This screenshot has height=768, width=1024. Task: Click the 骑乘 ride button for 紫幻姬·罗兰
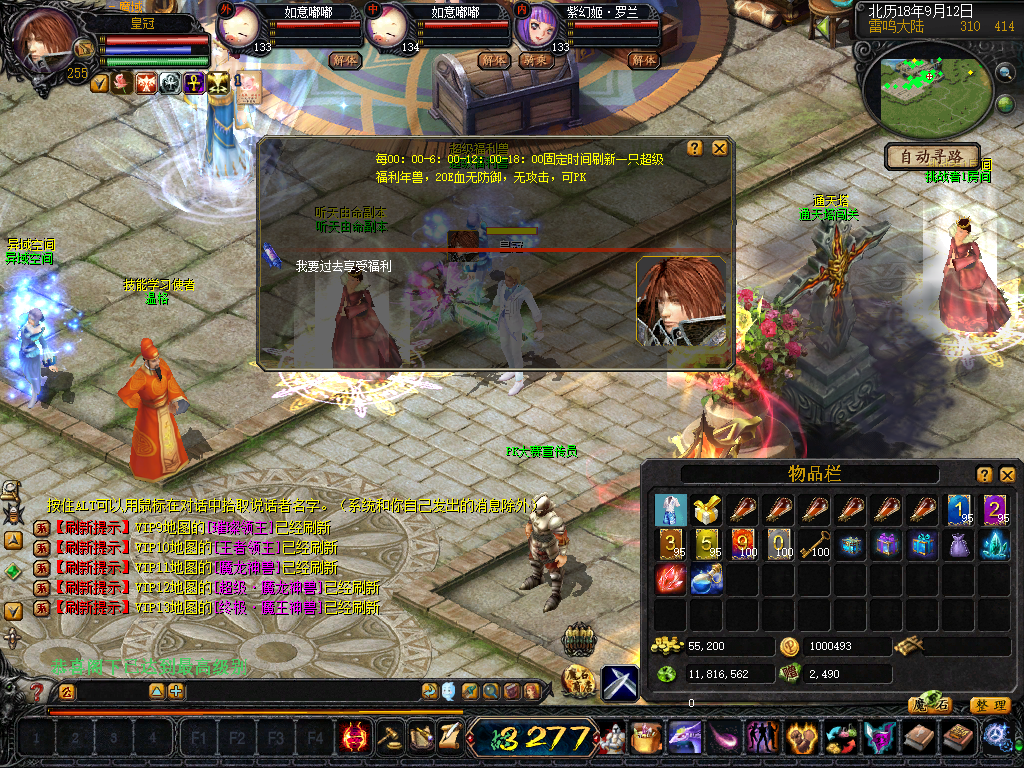534,60
